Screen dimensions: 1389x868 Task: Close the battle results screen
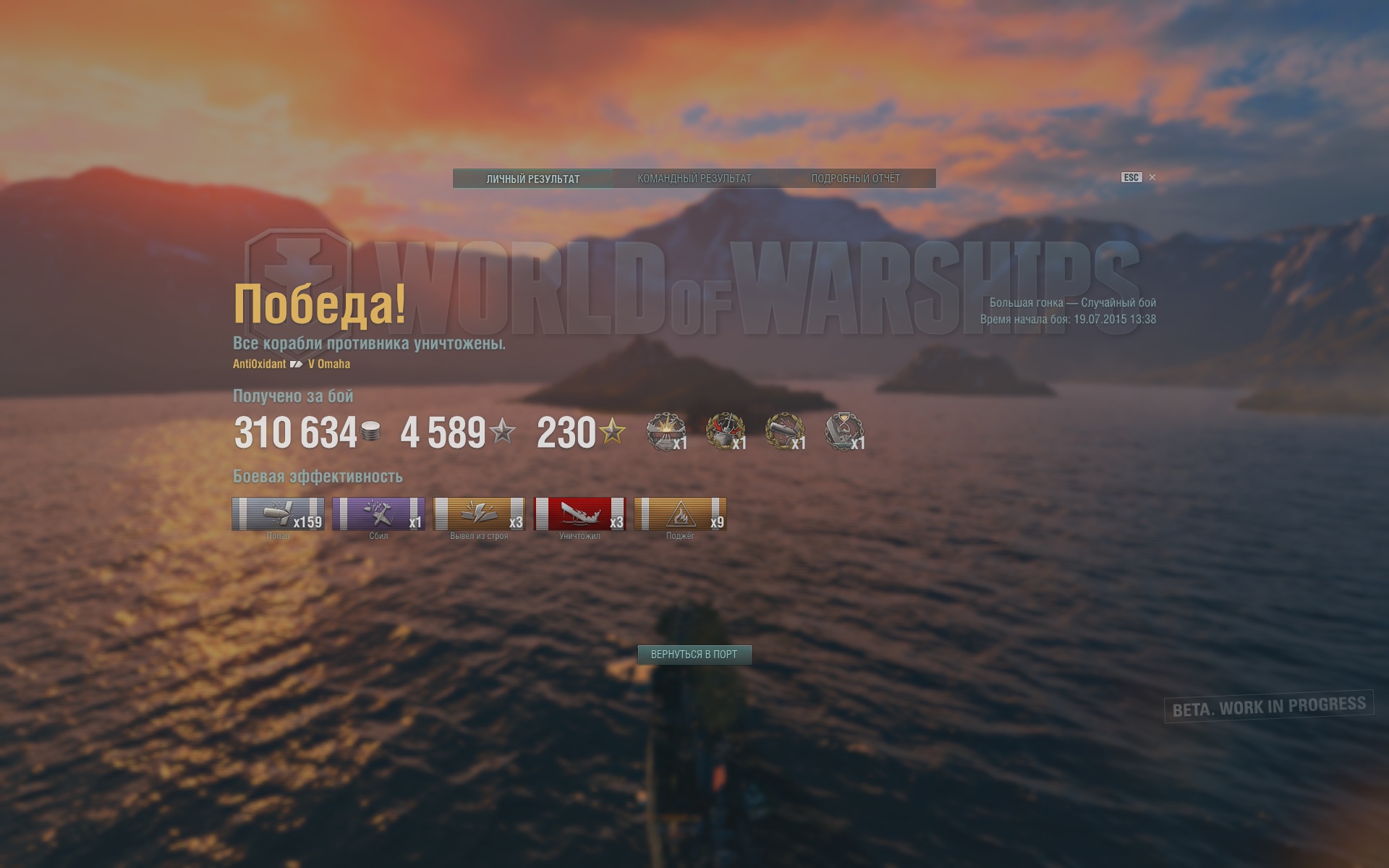pos(1152,177)
